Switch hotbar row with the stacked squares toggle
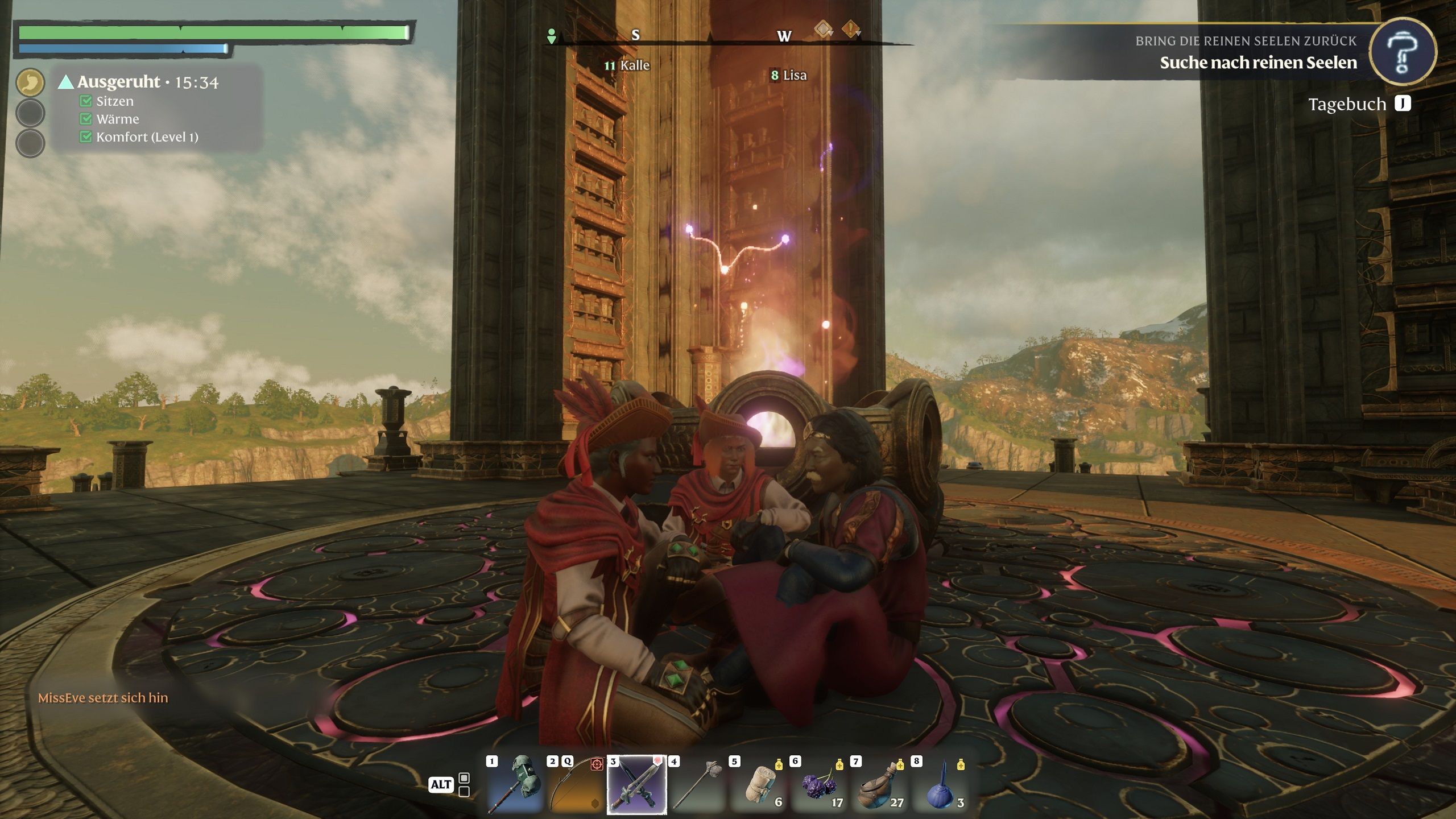Viewport: 1456px width, 819px height. click(464, 784)
